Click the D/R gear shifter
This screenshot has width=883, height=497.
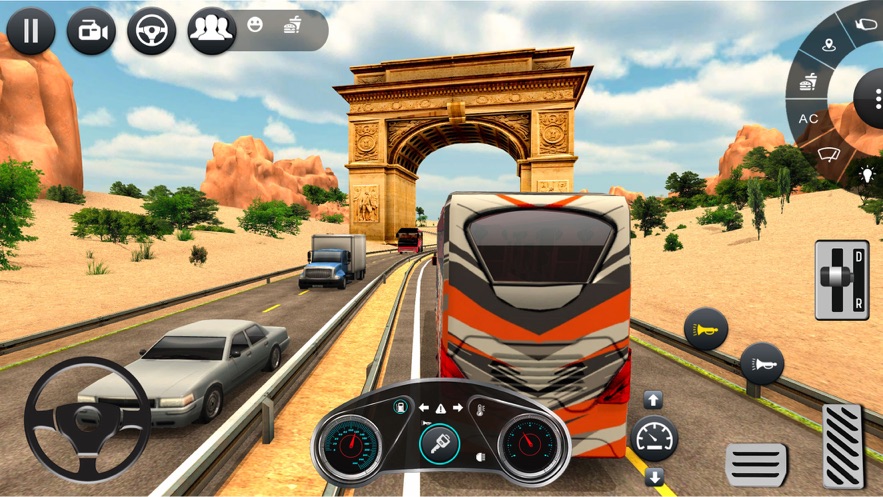841,279
